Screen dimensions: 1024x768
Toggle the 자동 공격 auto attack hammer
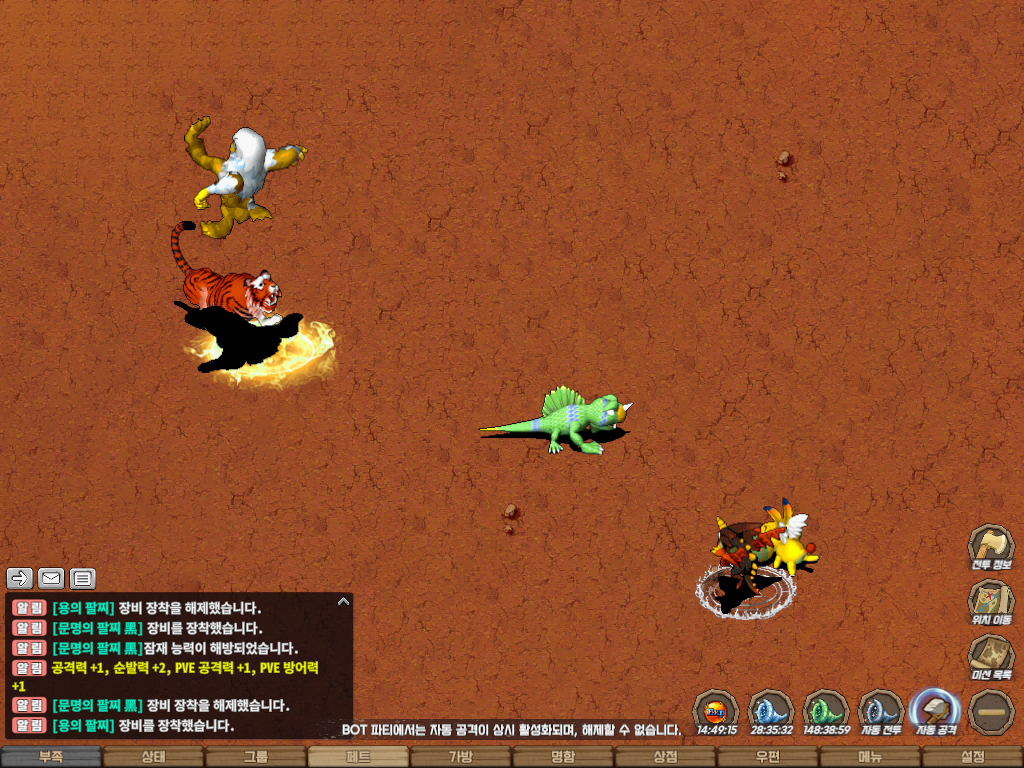936,709
